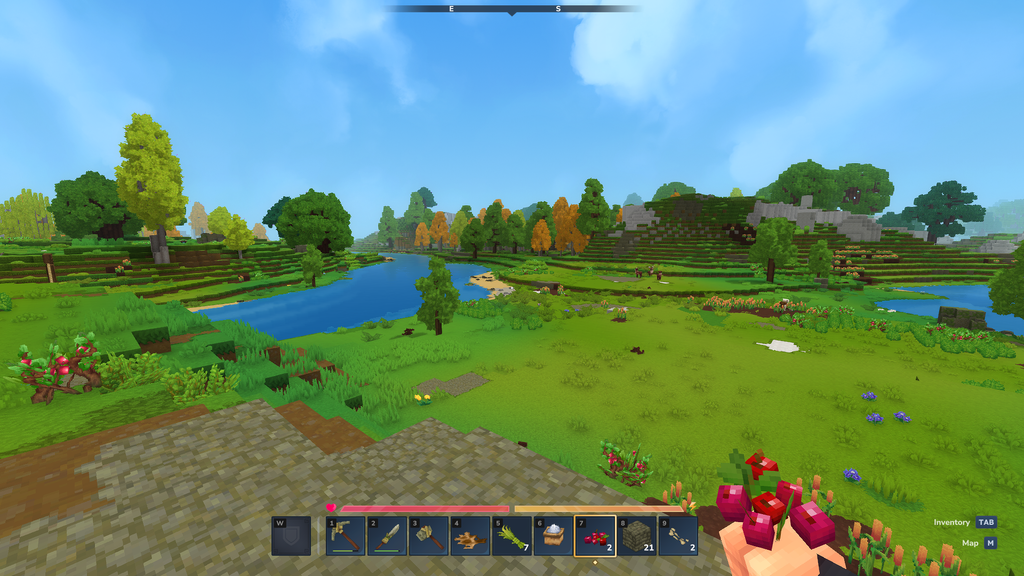Image resolution: width=1024 pixels, height=576 pixels.
Task: Click the shield utility slot marked W
Action: 290,536
